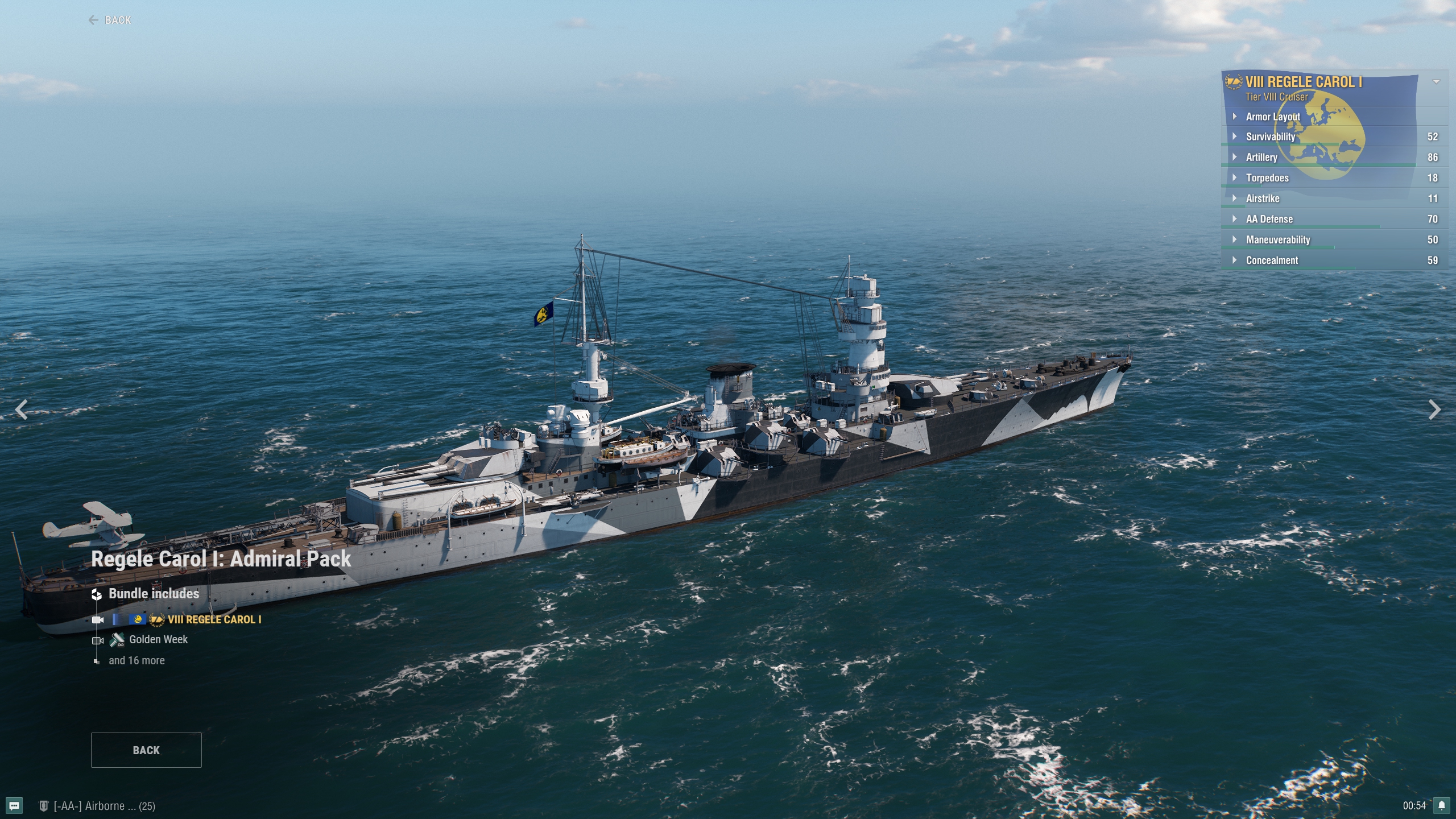Open the AA Defense breakdown
Image resolution: width=1456 pixels, height=819 pixels.
pyautogui.click(x=1269, y=219)
